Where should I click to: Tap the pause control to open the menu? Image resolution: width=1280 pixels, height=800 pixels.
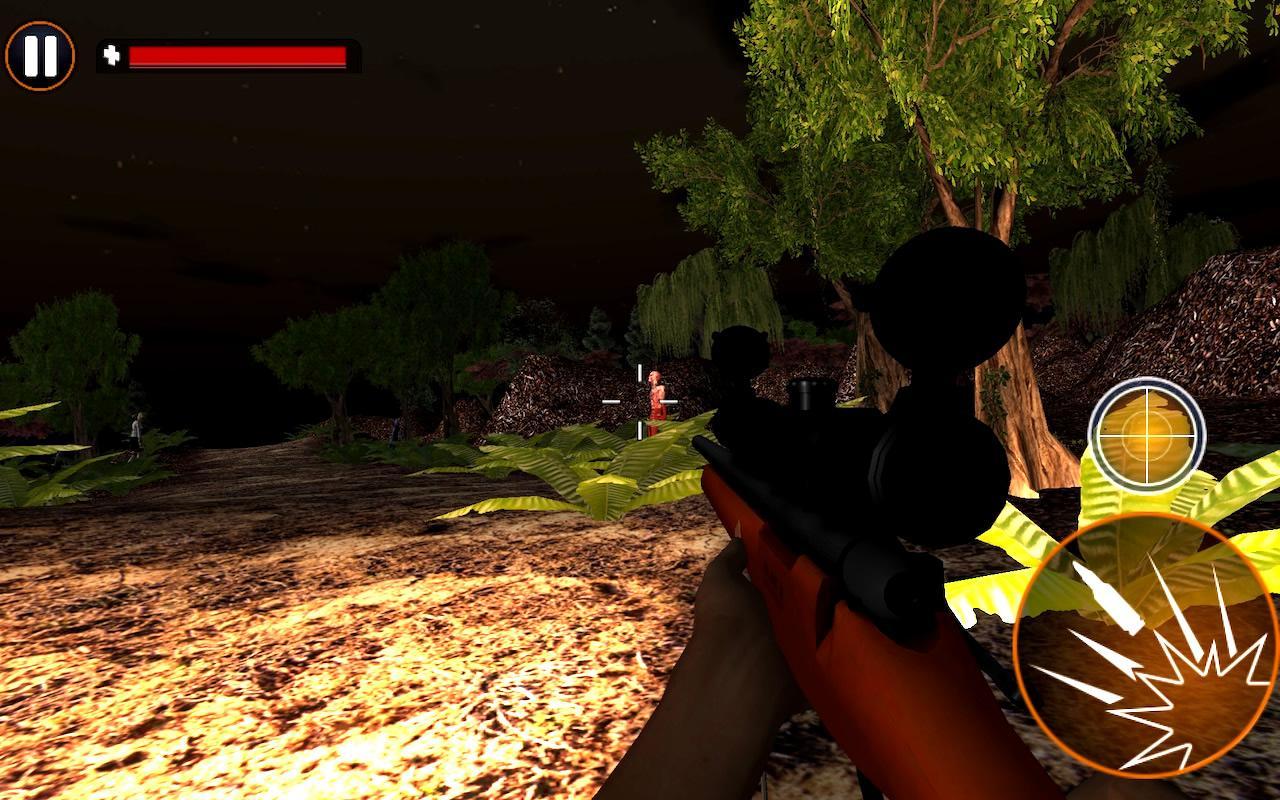(x=38, y=55)
